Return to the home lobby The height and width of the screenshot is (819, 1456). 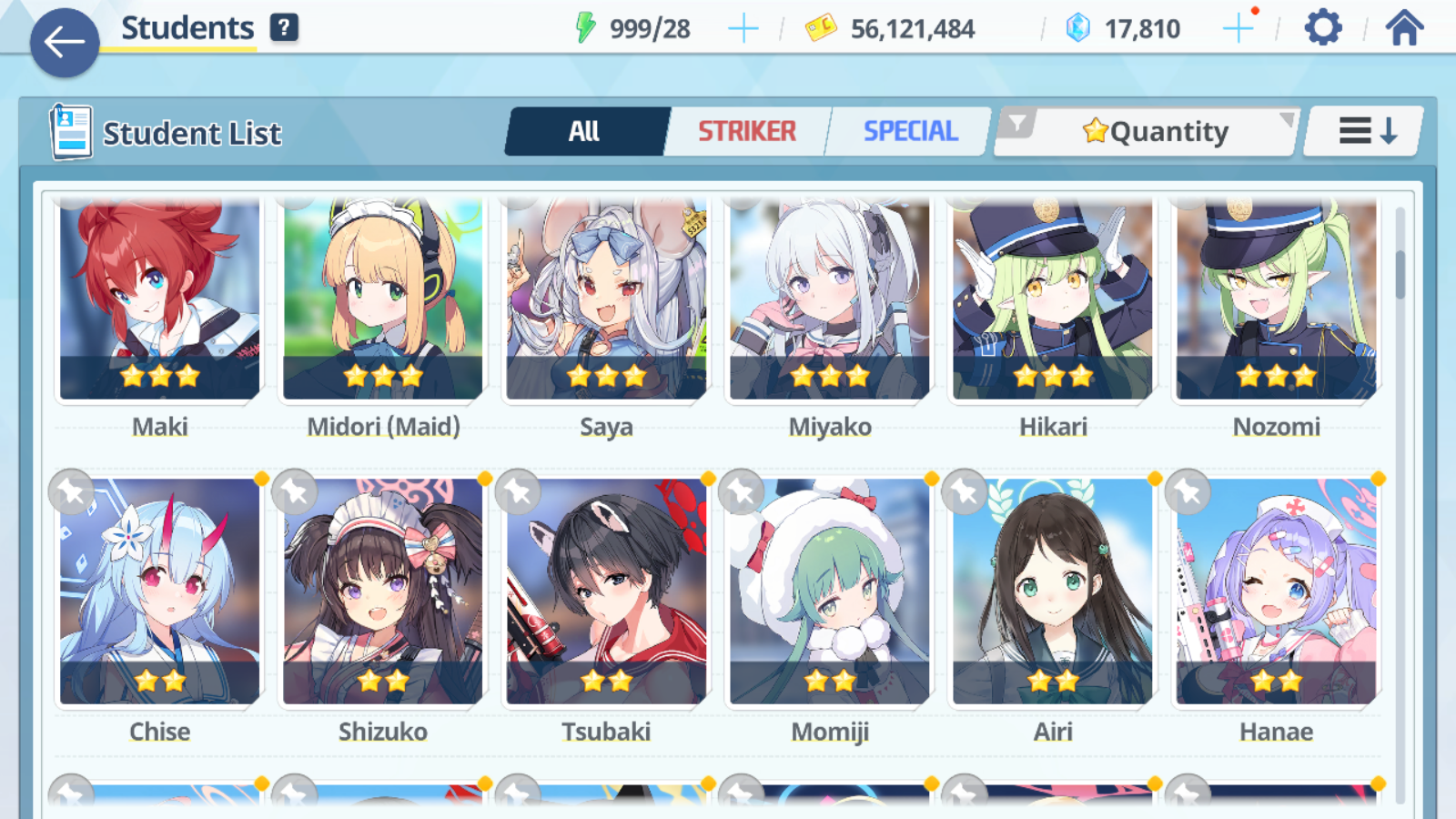point(1404,28)
